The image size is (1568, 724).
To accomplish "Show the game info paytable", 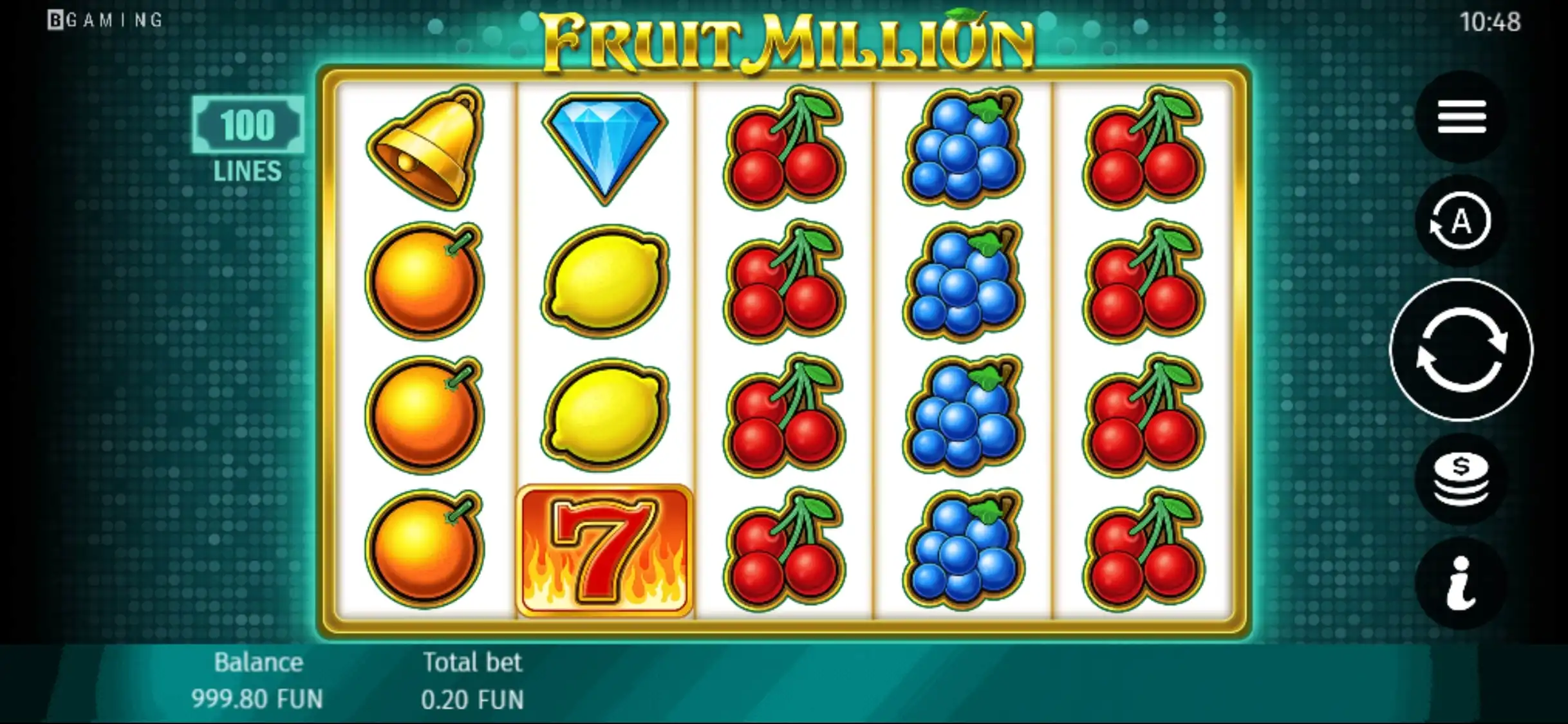I will click(x=1461, y=583).
